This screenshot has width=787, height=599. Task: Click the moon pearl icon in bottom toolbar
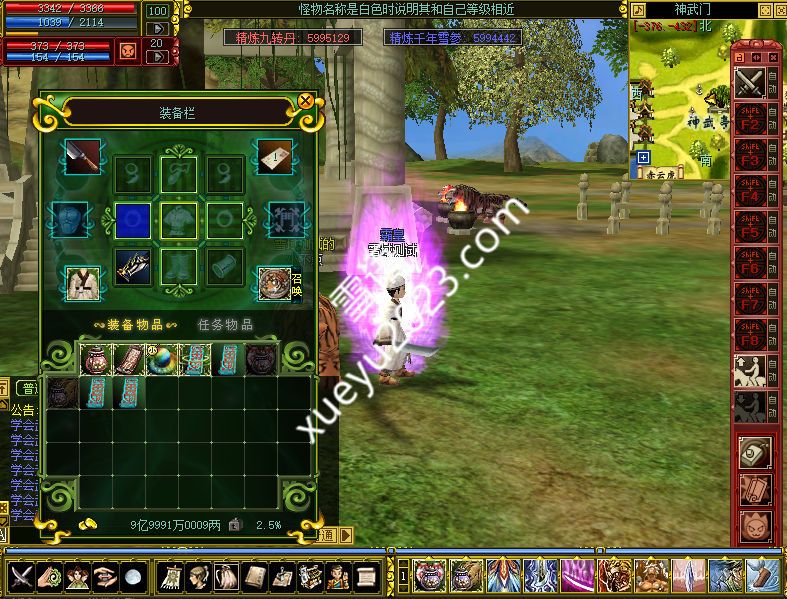coord(133,575)
